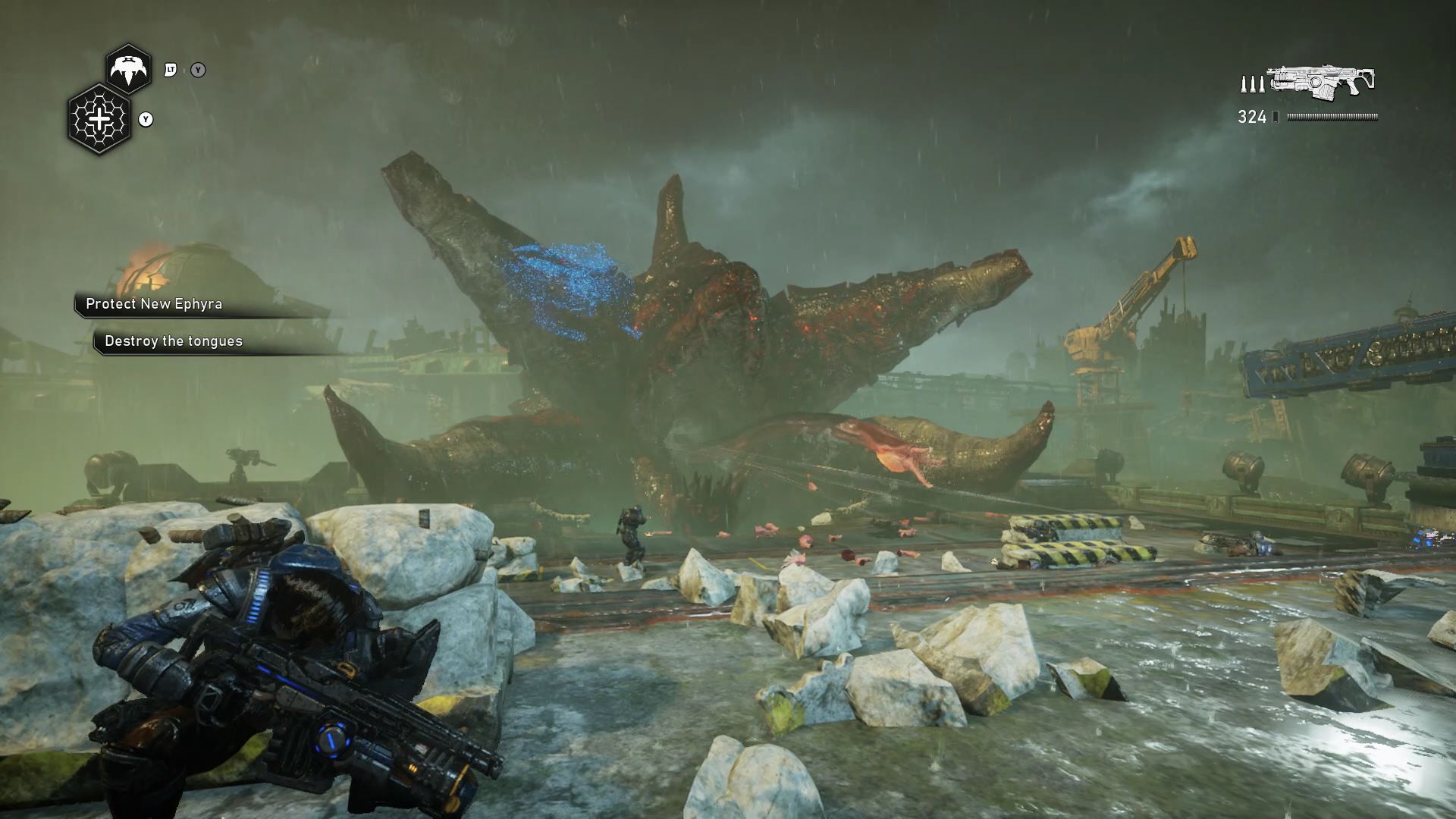The height and width of the screenshot is (819, 1456).
Task: Select the honeycomb plus support ability icon
Action: coord(99,119)
